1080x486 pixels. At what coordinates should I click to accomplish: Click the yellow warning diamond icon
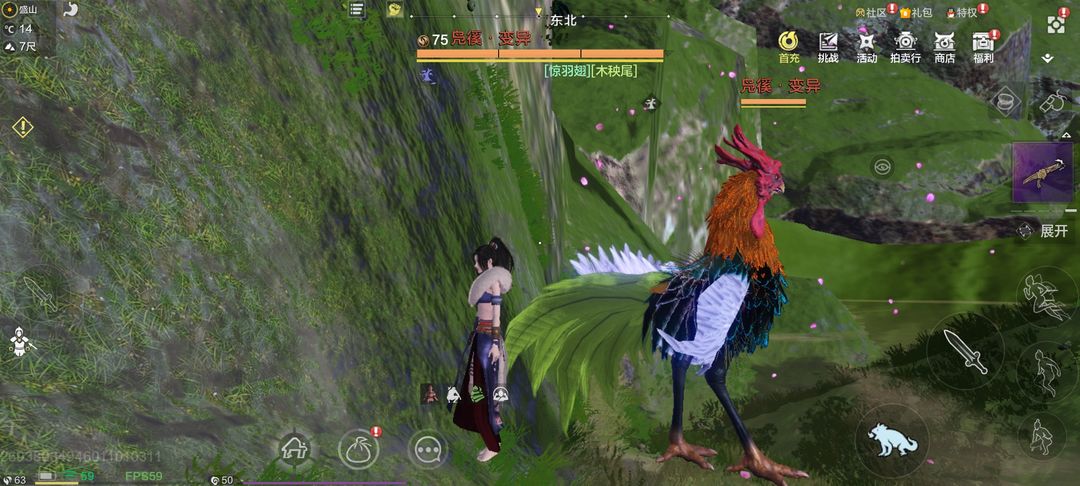coord(22,128)
